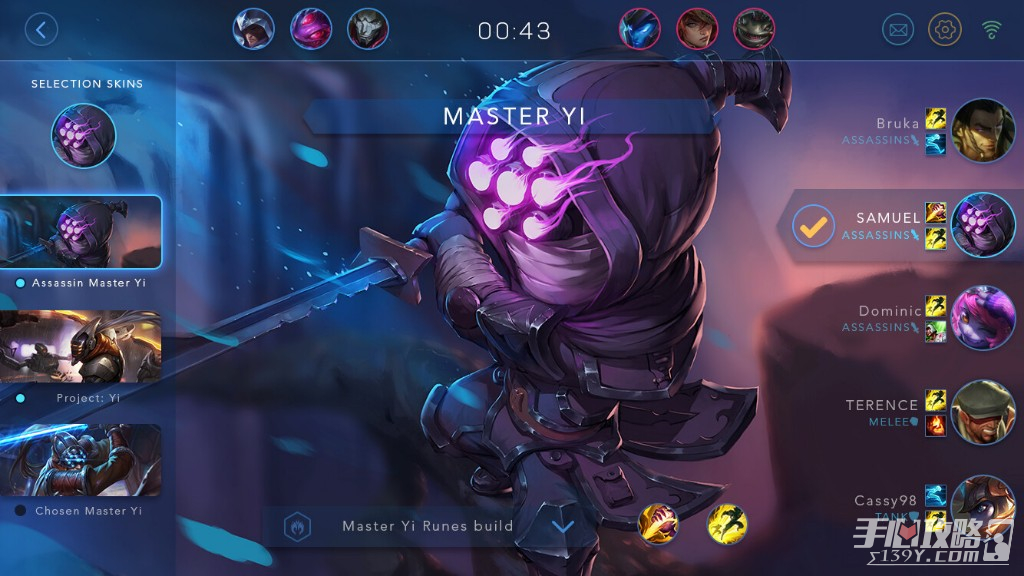Go back using the arrow button
Image resolution: width=1024 pixels, height=576 pixels.
click(41, 29)
